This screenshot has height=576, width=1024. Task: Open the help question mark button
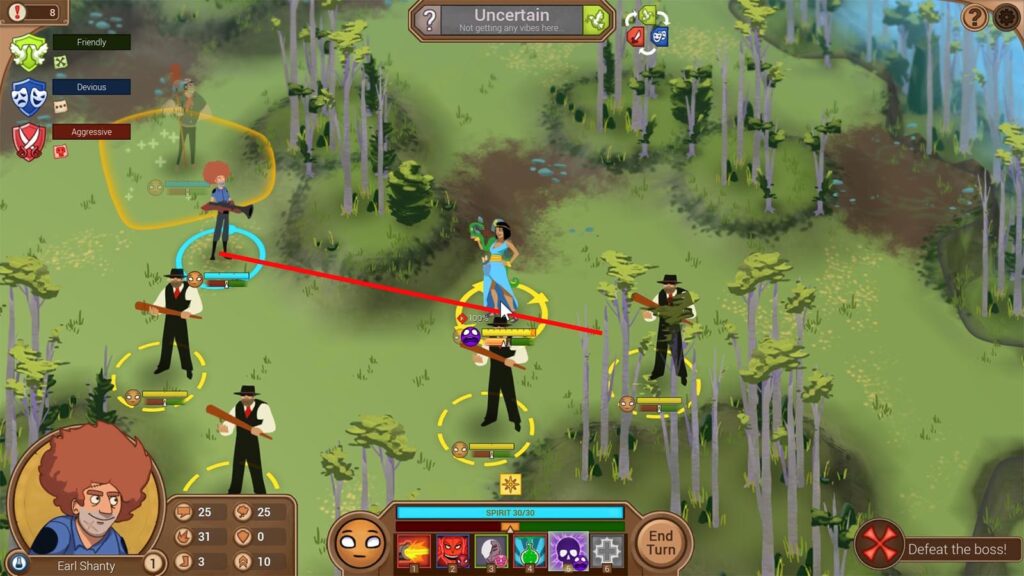975,17
